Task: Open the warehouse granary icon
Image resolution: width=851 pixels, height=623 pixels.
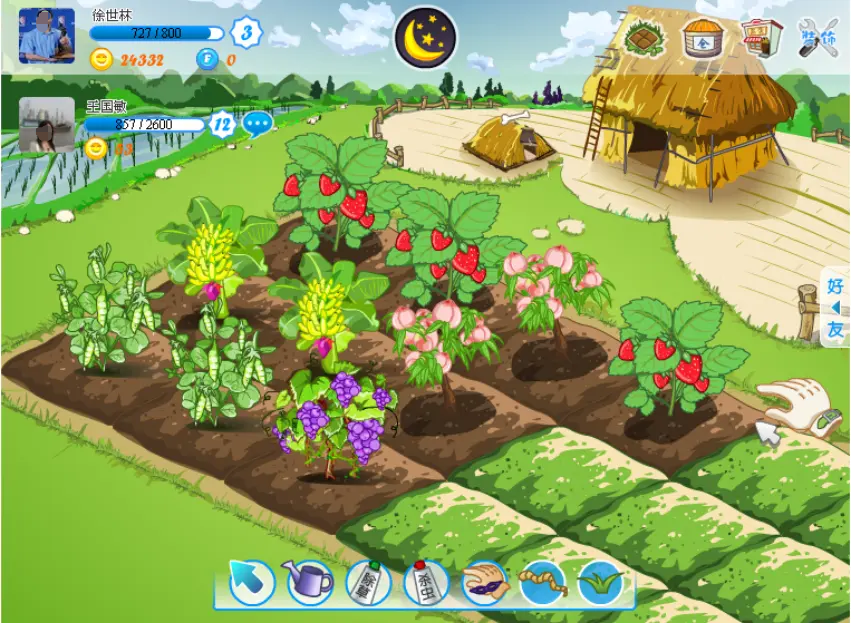Action: (703, 38)
